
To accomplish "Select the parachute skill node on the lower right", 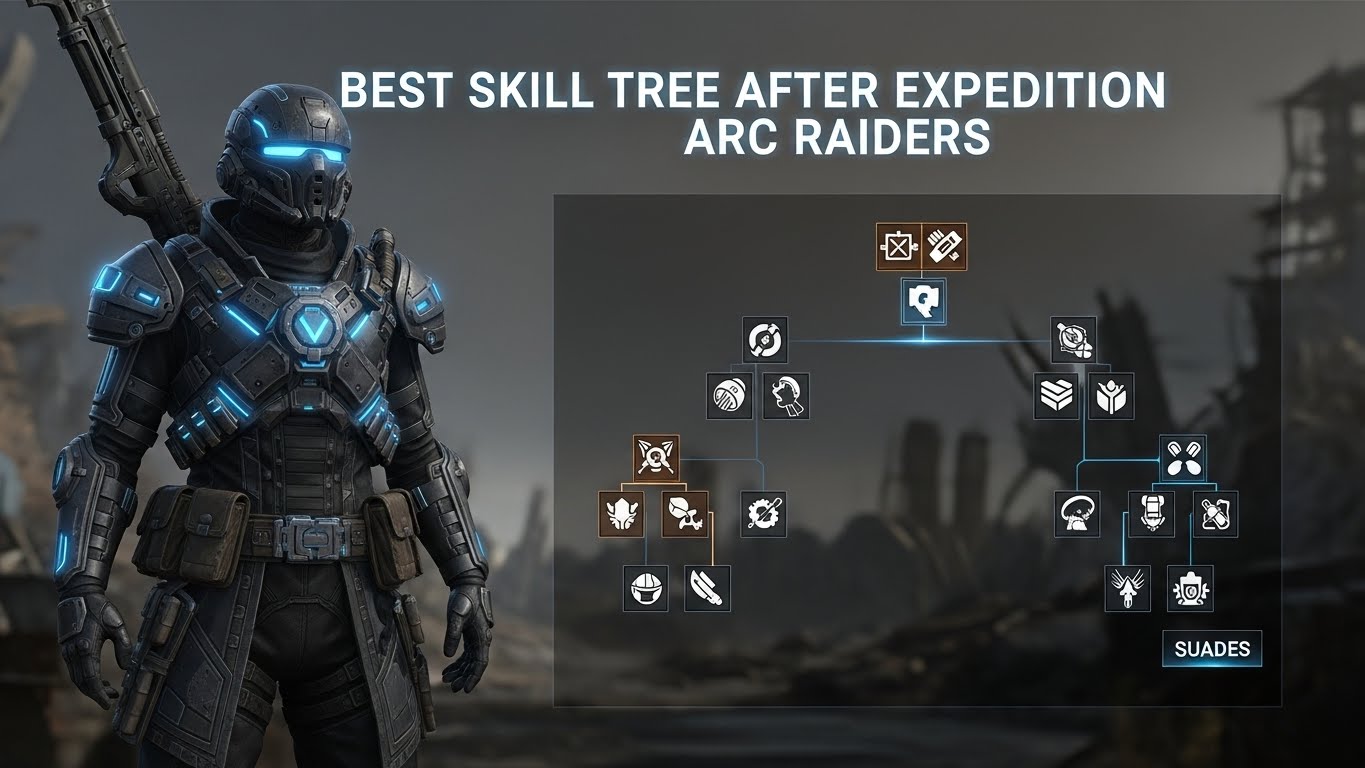I will [1075, 512].
